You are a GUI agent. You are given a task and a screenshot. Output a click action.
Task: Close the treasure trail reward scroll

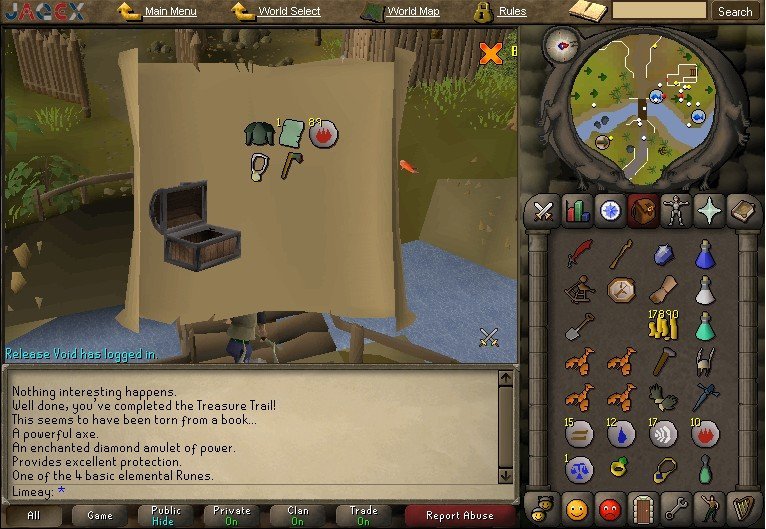490,53
